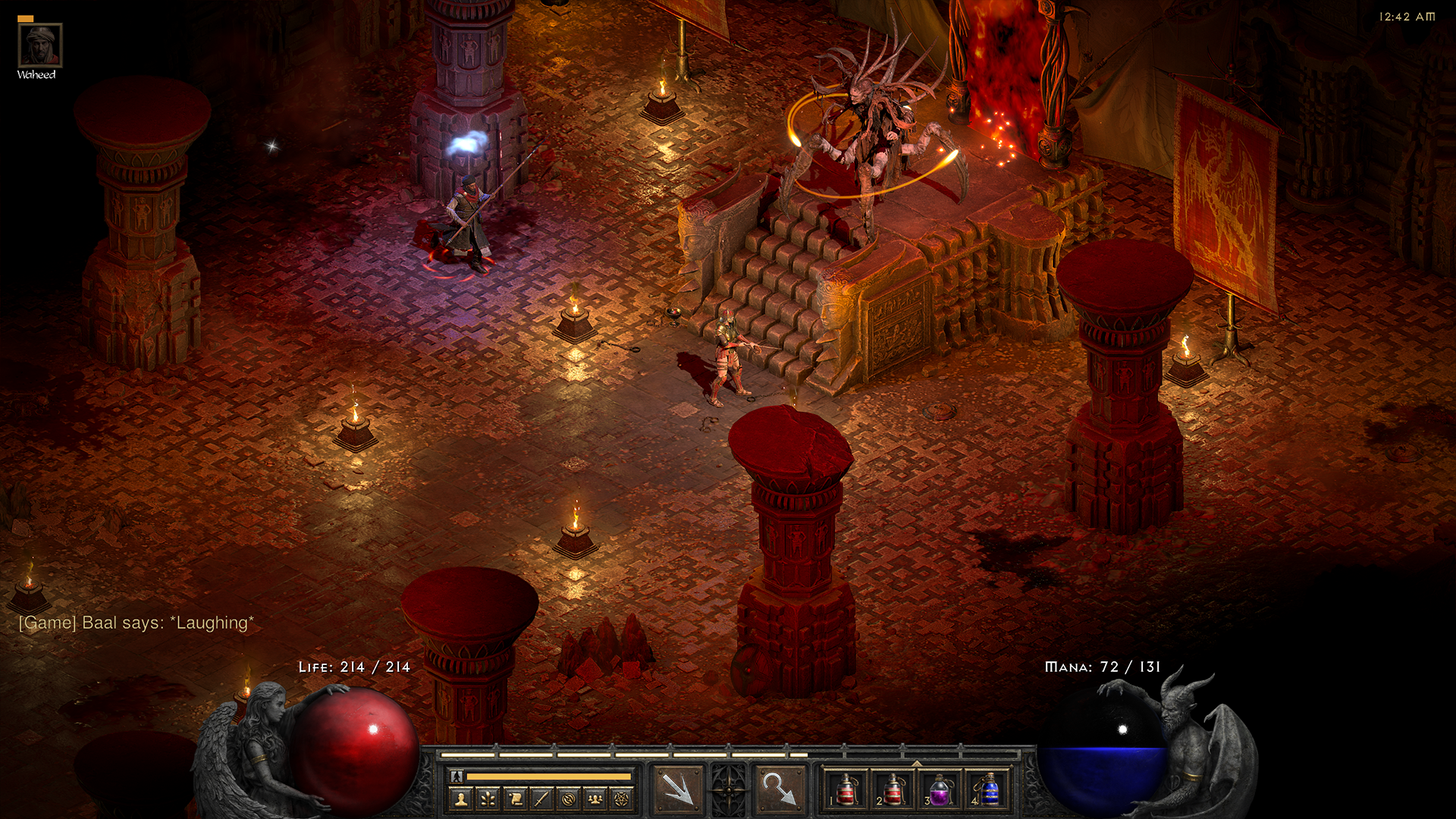This screenshot has height=819, width=1456.
Task: Toggle the run/walk button
Action: click(457, 776)
